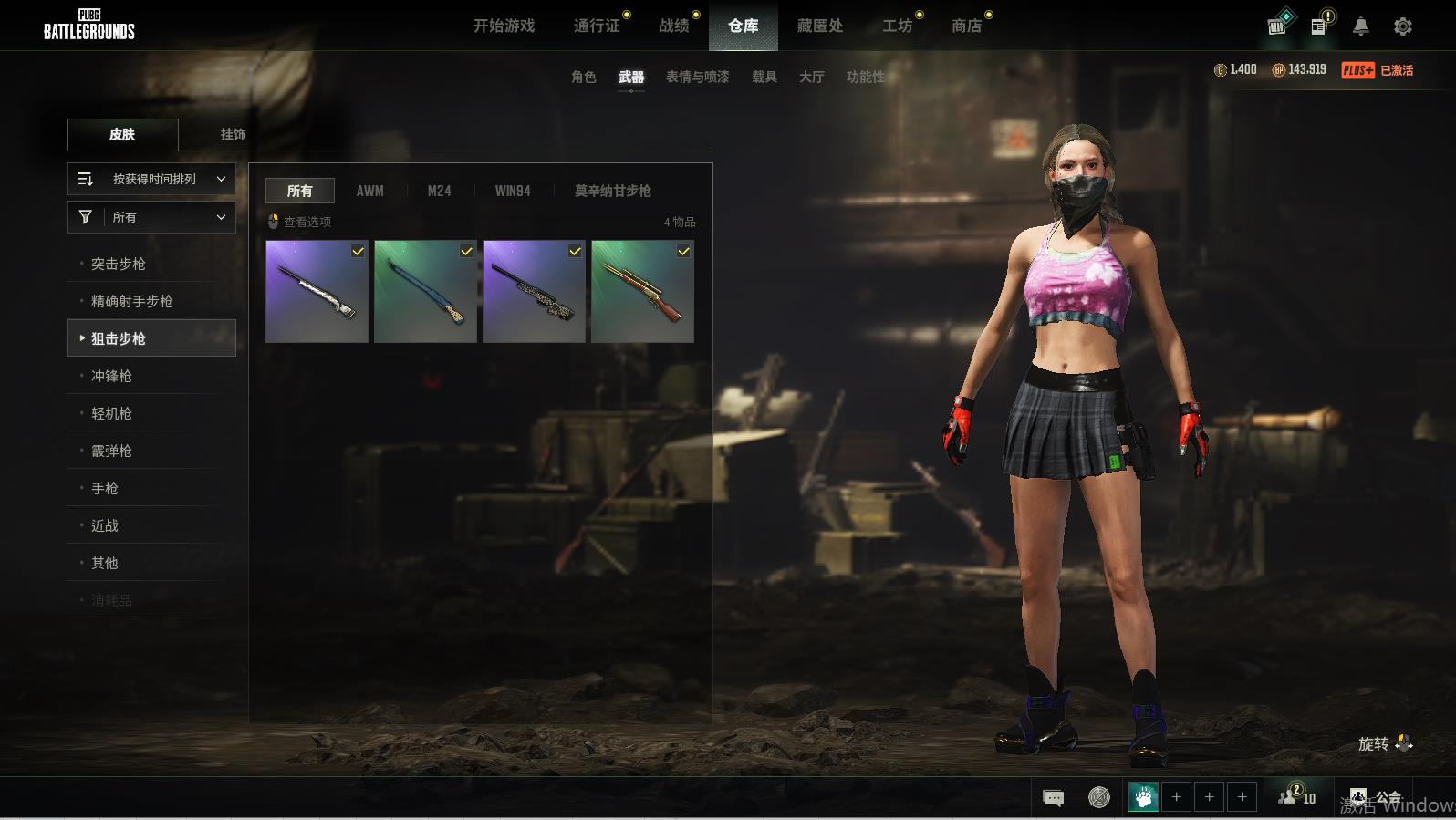Screen dimensions: 1456x820
Task: Open the notifications bell
Action: click(x=1360, y=26)
